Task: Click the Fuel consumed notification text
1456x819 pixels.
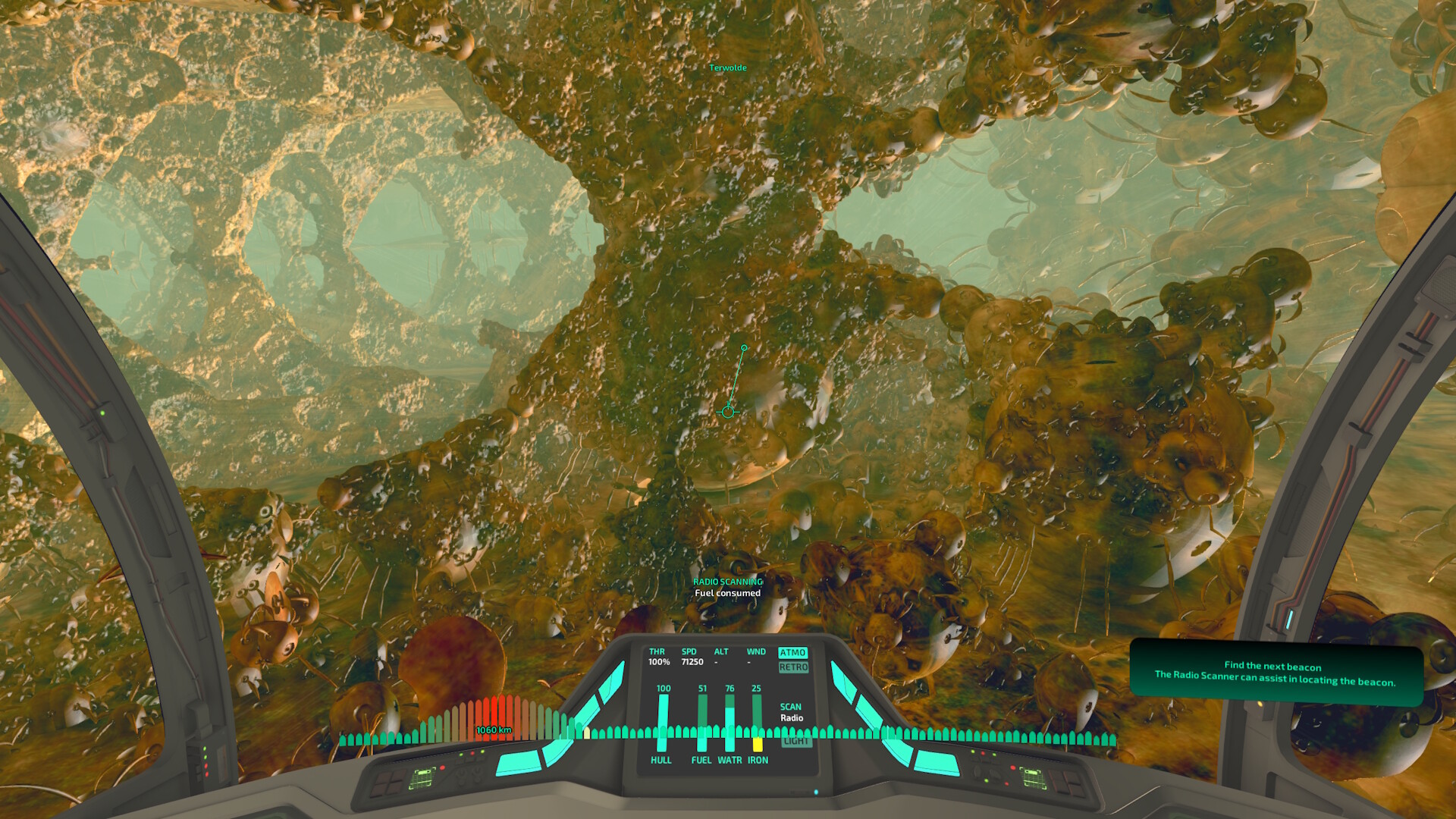Action: tap(726, 594)
